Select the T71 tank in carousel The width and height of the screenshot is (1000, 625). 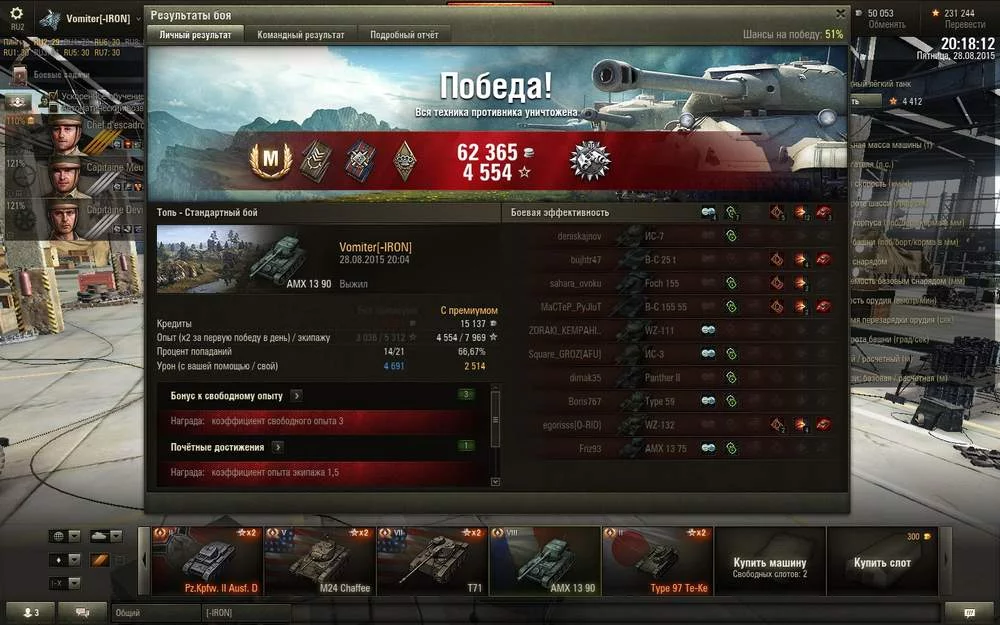(432, 560)
